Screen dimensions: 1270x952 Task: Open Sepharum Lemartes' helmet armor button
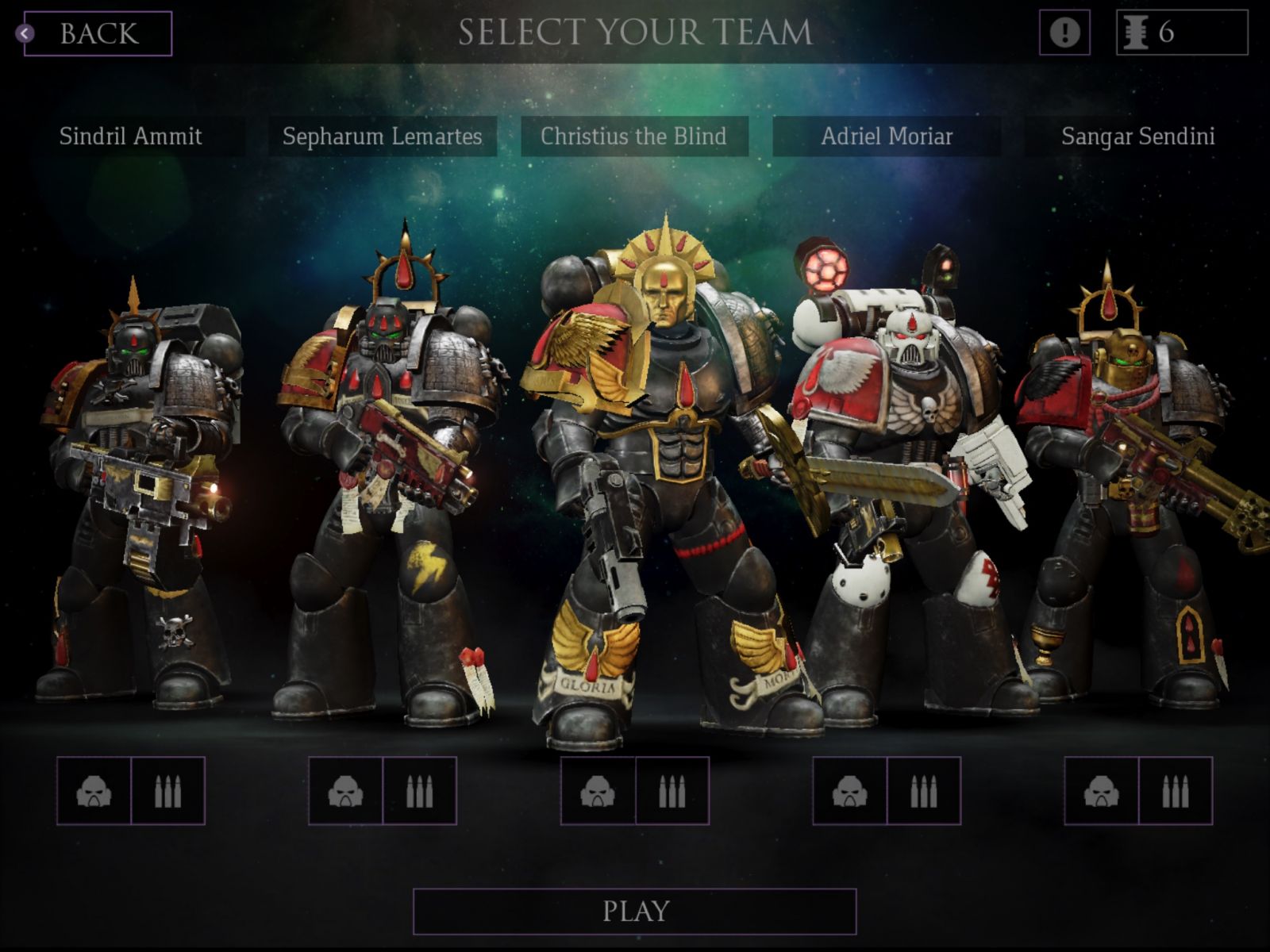click(345, 791)
